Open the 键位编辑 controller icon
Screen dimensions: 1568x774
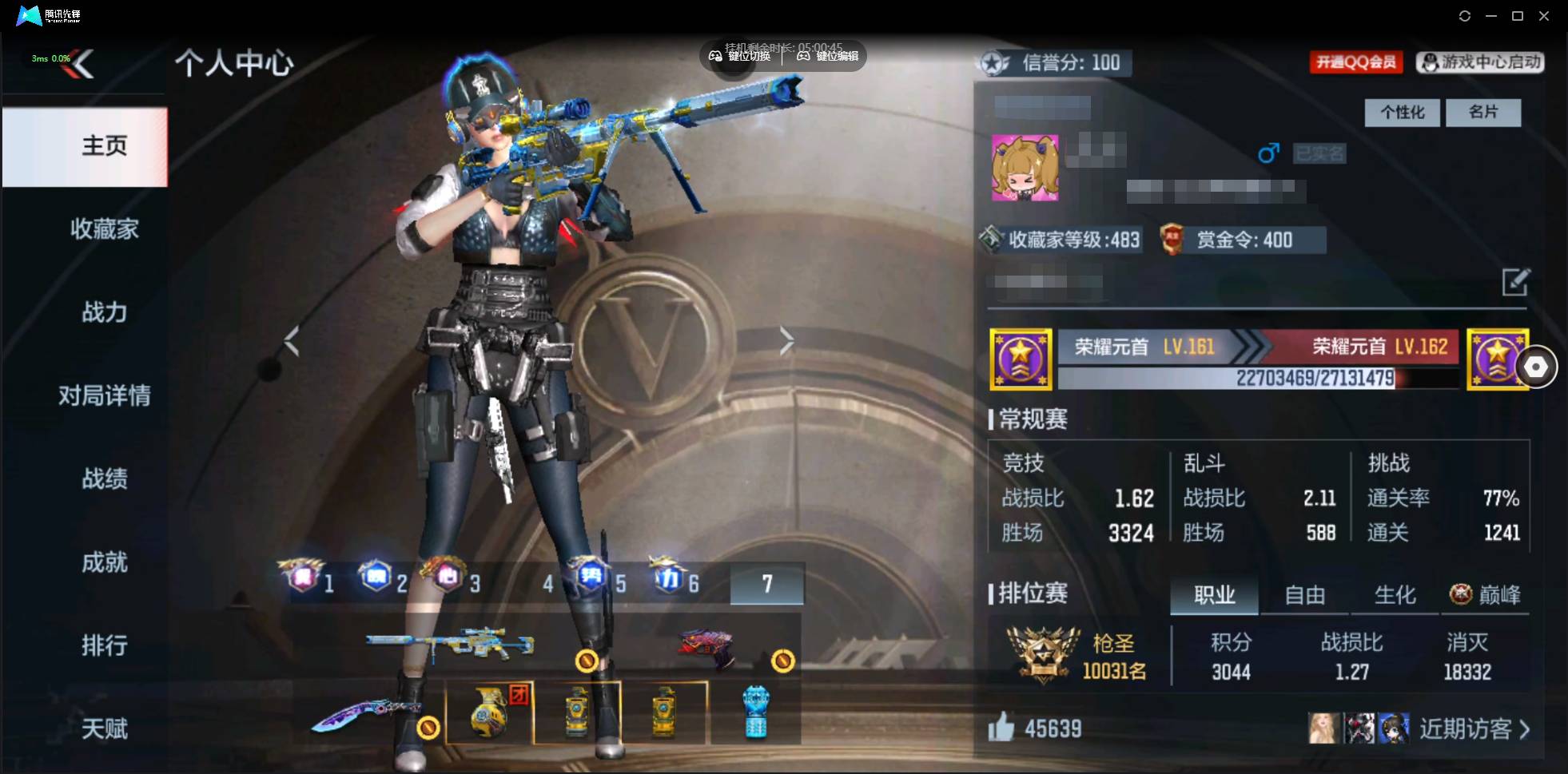click(x=805, y=56)
